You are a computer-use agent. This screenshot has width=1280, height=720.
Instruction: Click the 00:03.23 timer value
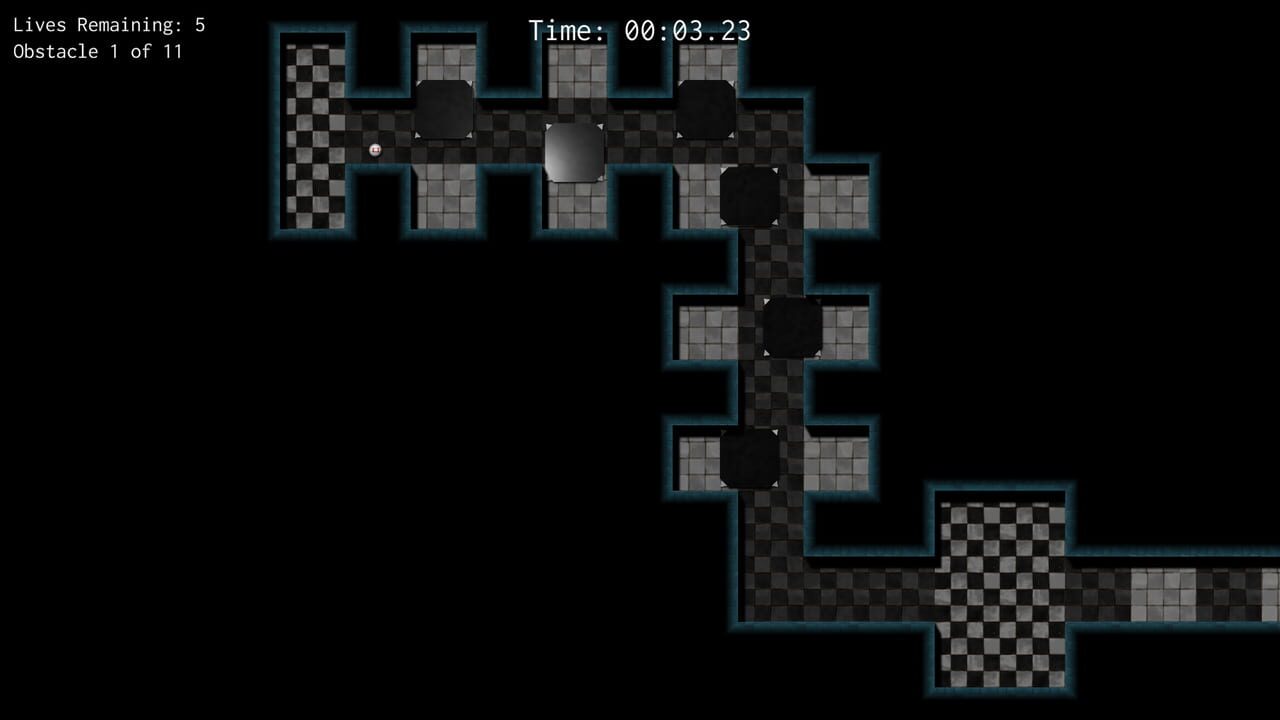[685, 31]
